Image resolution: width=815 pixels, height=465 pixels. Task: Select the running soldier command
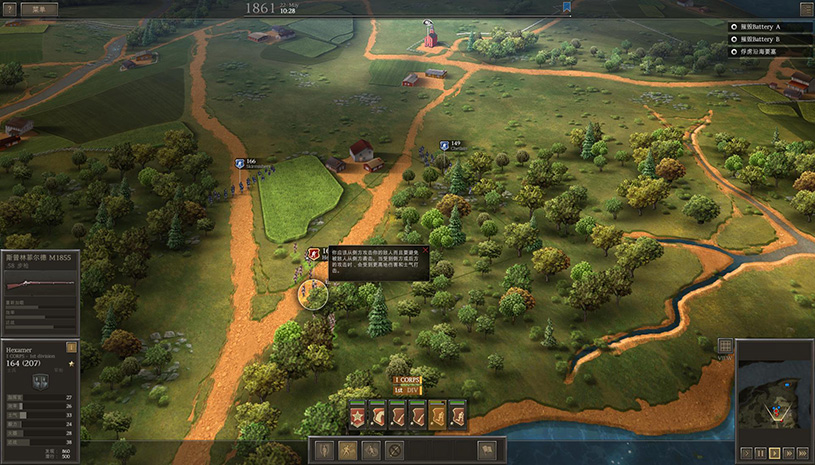click(x=347, y=450)
